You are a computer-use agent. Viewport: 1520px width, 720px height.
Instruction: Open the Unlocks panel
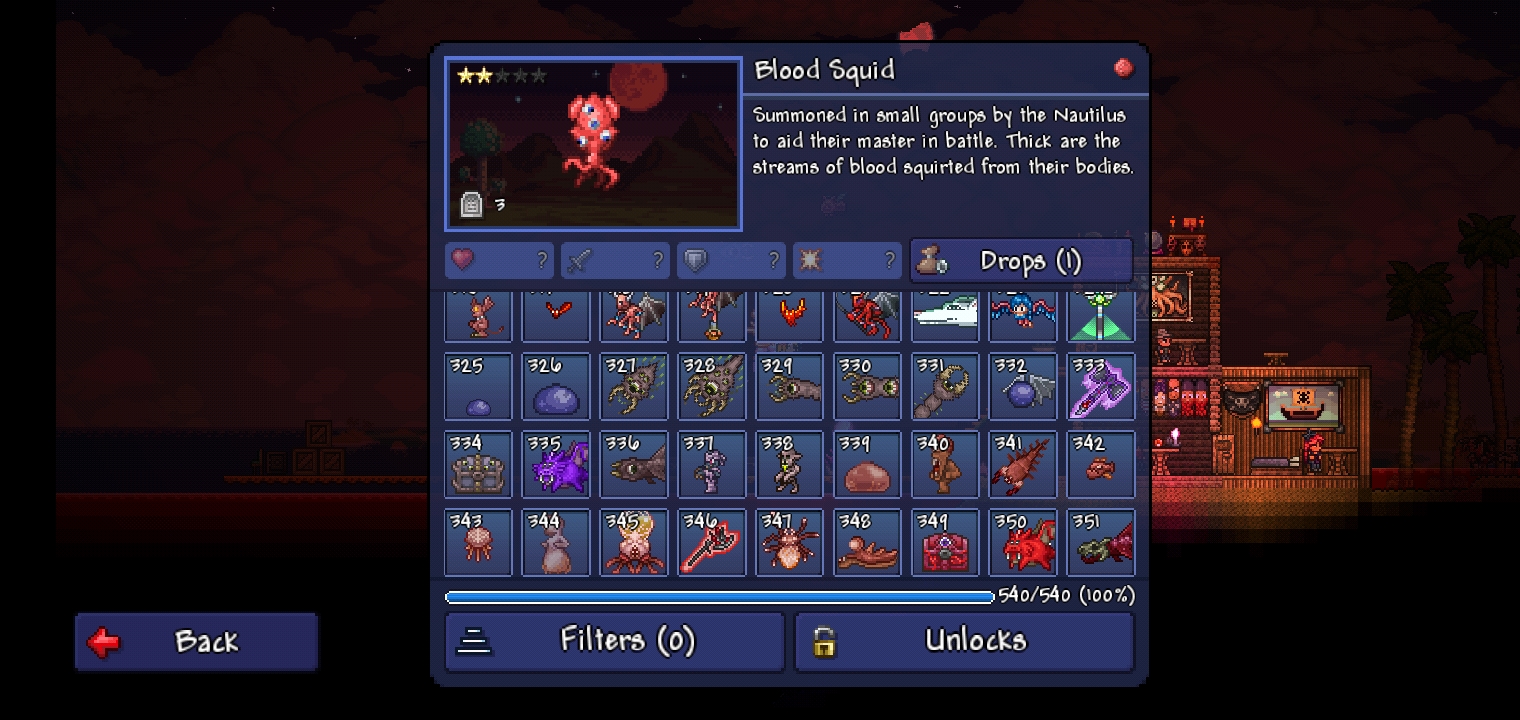[964, 641]
